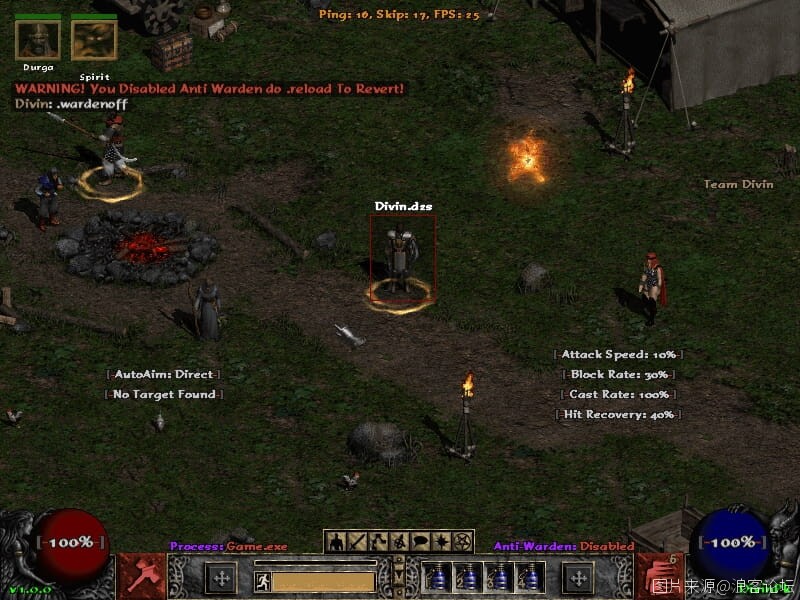Select the Durga mercenary portrait

pos(38,40)
